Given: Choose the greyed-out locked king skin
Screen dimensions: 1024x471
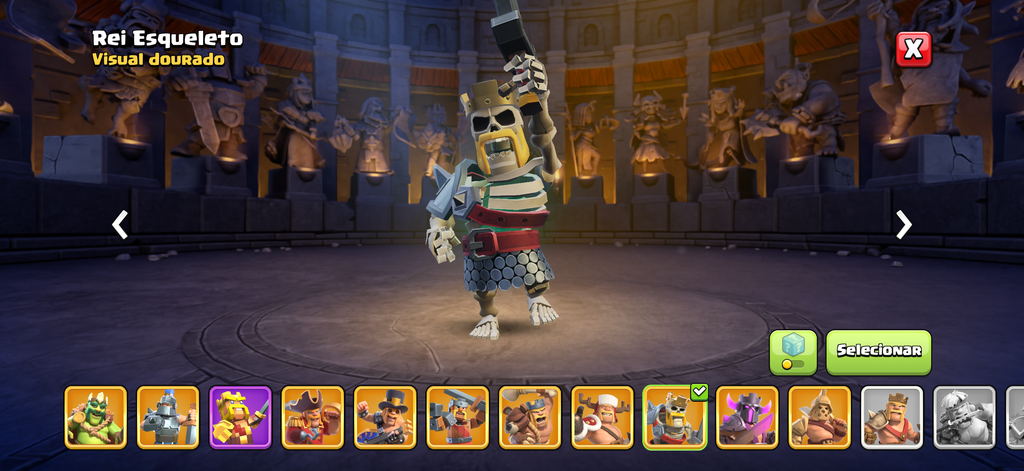Looking at the screenshot, I should (x=964, y=416).
